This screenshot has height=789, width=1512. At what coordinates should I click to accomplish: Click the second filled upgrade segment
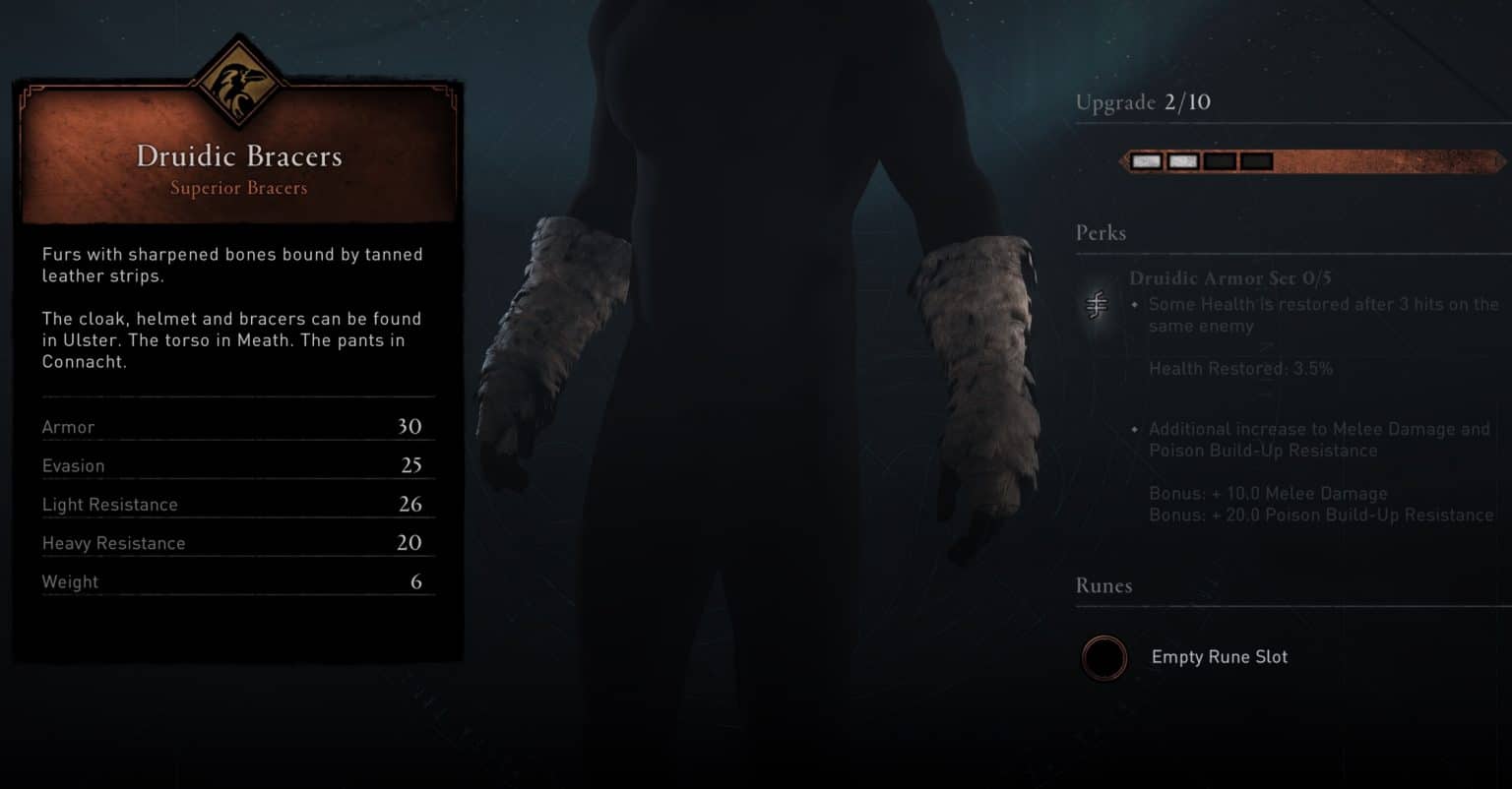(1182, 159)
